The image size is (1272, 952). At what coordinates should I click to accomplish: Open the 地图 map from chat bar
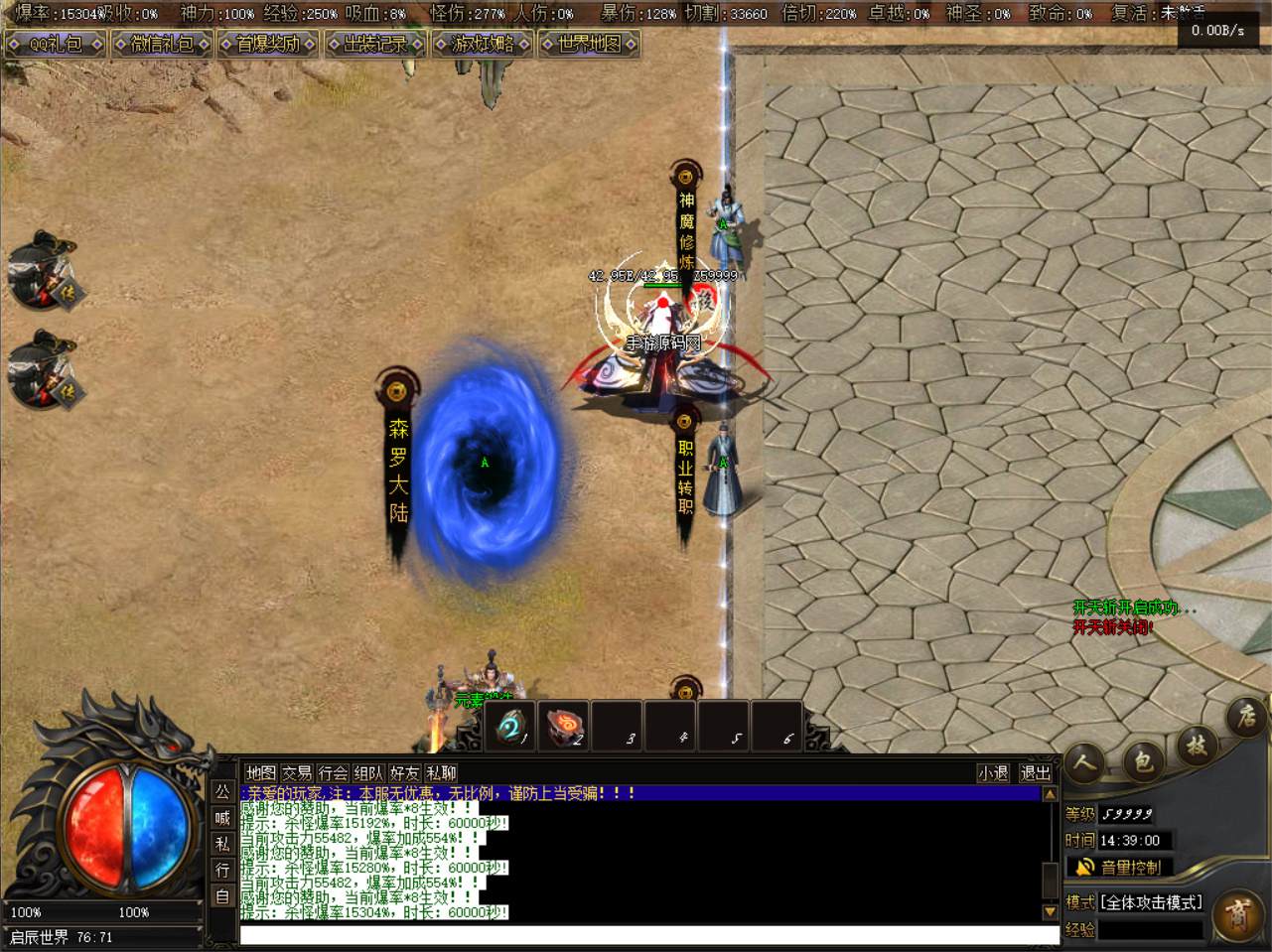[x=260, y=772]
